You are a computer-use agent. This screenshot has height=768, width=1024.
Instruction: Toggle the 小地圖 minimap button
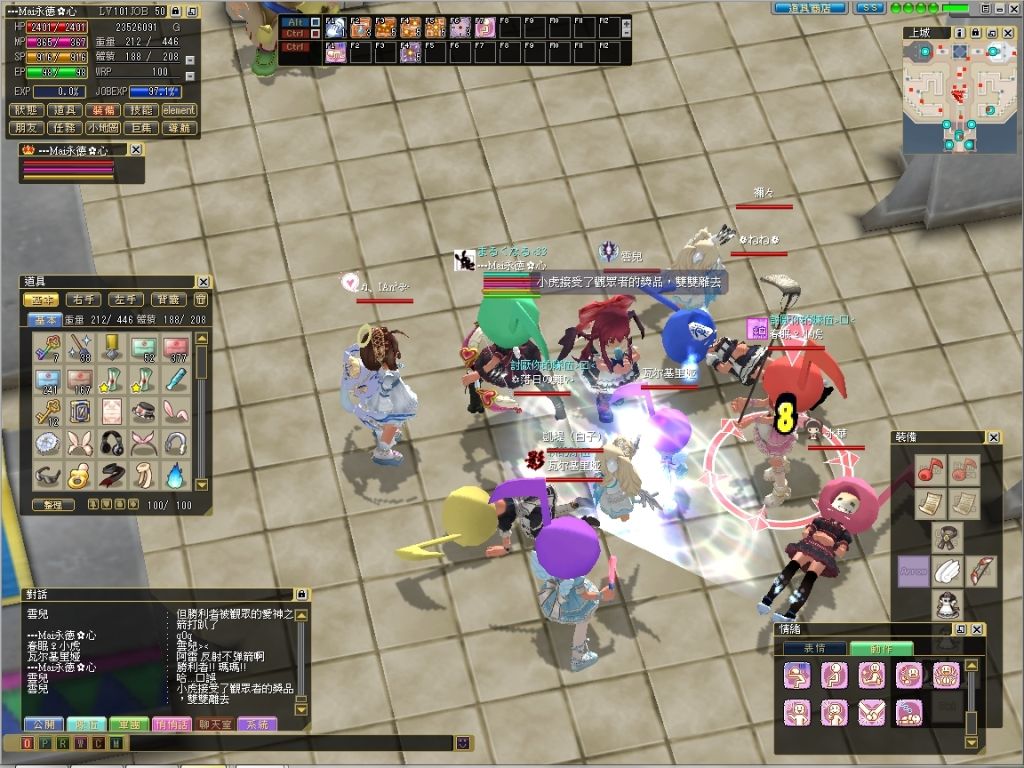(102, 128)
